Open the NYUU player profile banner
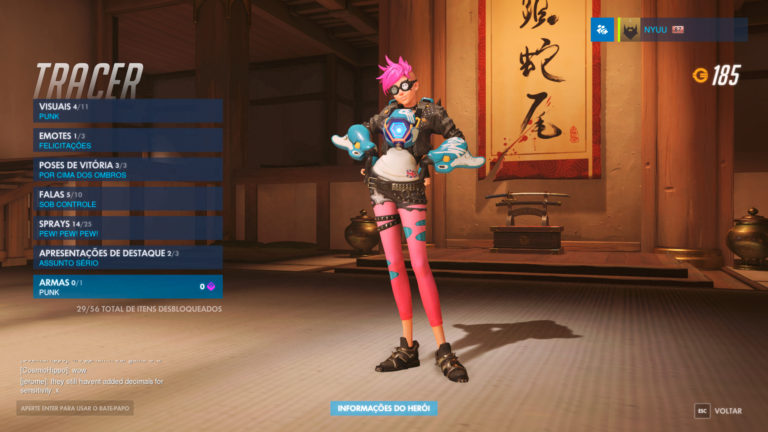 tap(682, 30)
